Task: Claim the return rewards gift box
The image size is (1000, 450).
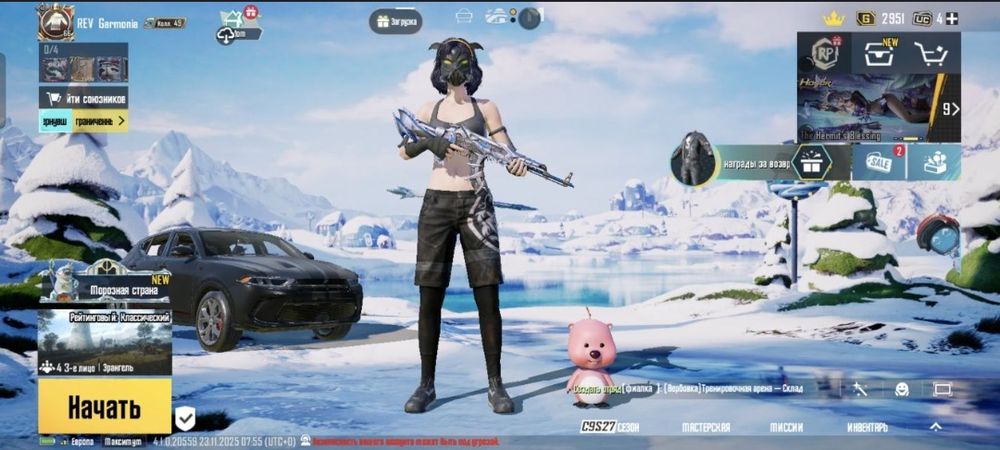Action: click(811, 162)
